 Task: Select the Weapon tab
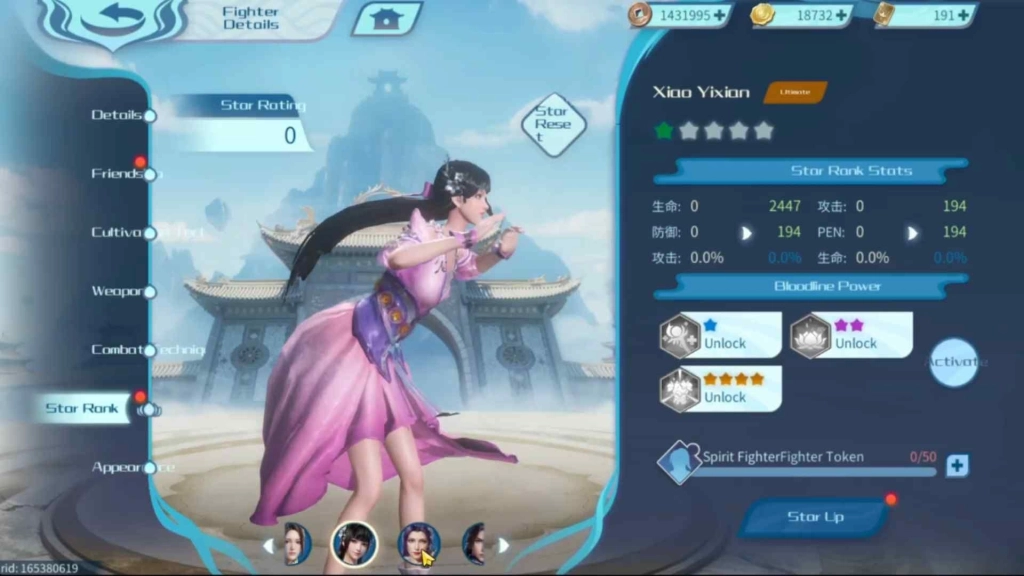[118, 291]
